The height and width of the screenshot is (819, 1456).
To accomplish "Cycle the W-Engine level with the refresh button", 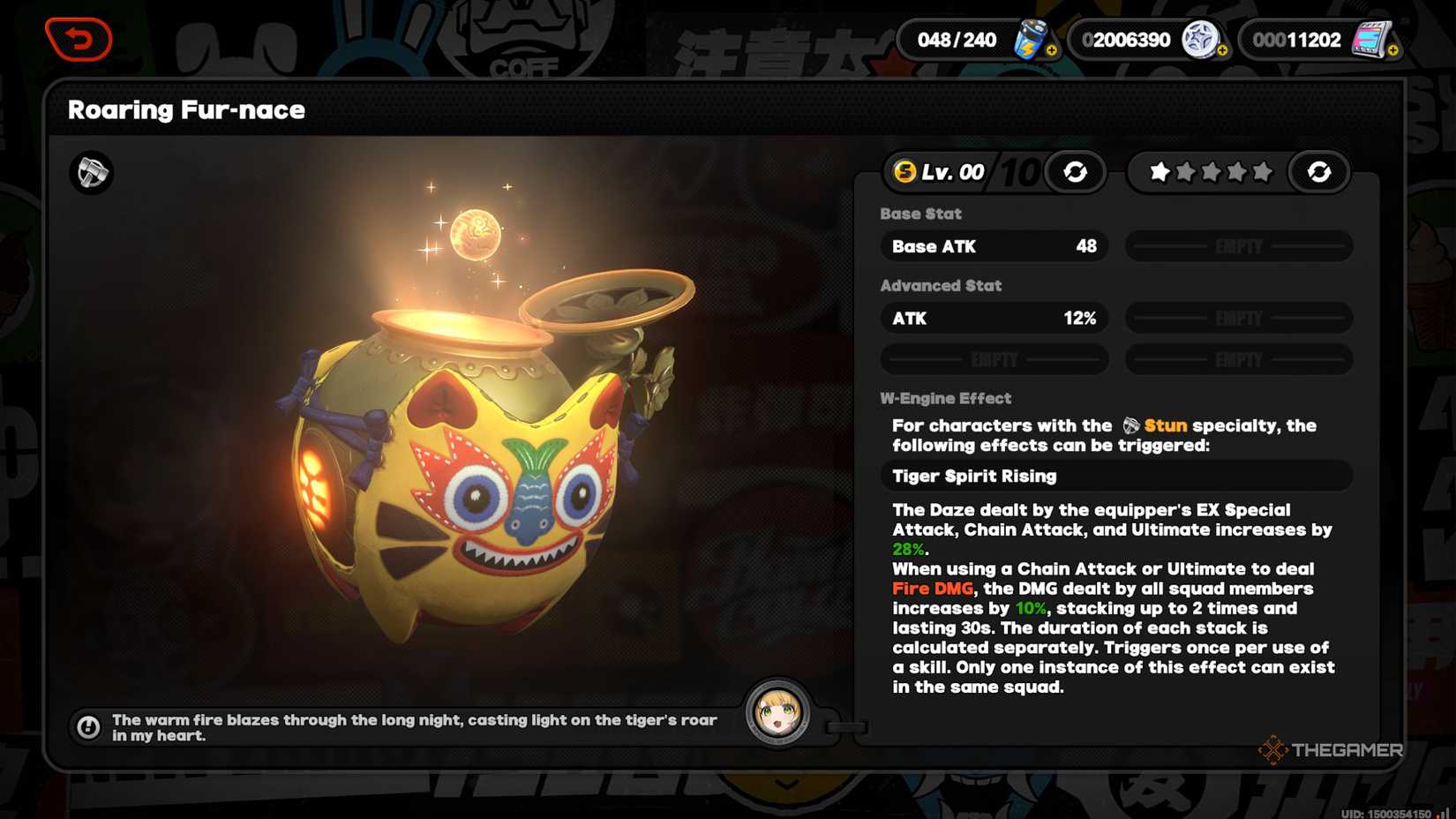I will click(x=1075, y=172).
